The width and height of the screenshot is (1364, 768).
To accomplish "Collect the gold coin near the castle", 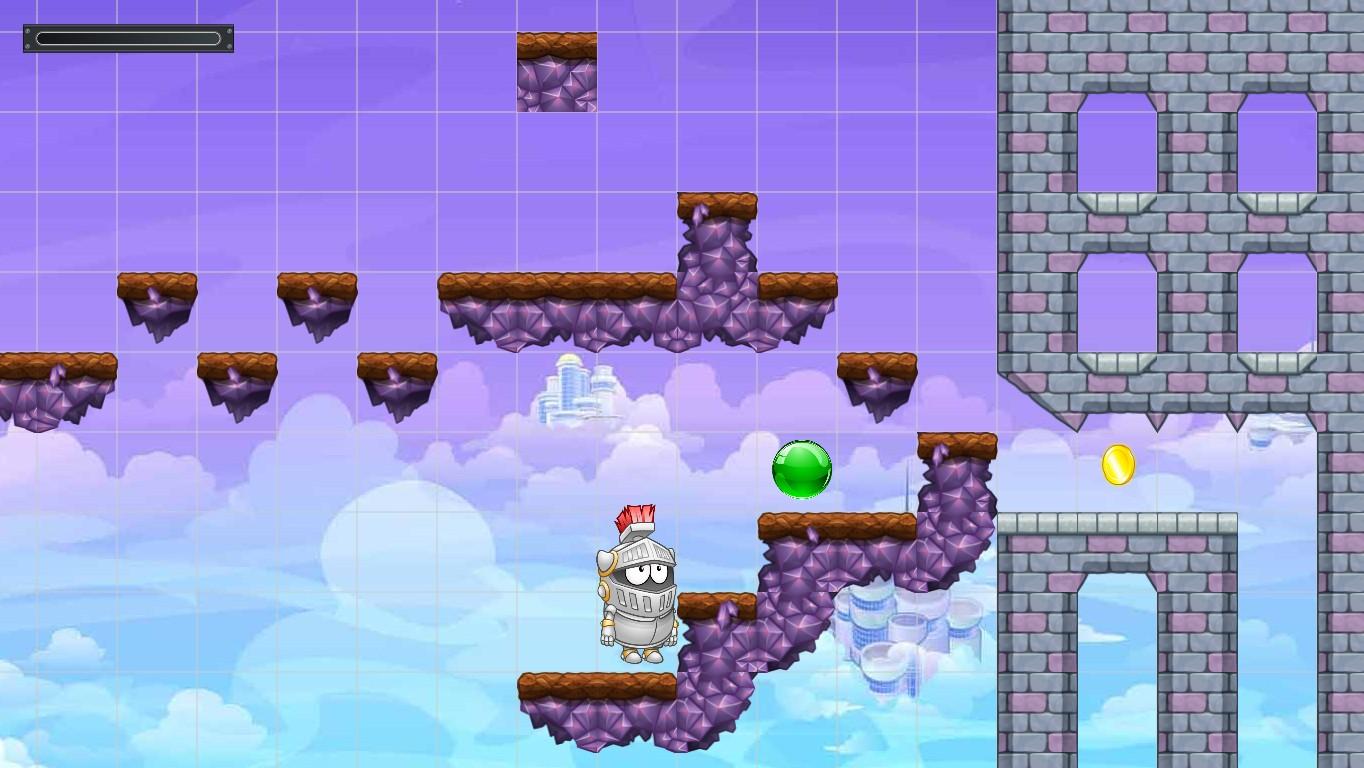I will point(1118,463).
